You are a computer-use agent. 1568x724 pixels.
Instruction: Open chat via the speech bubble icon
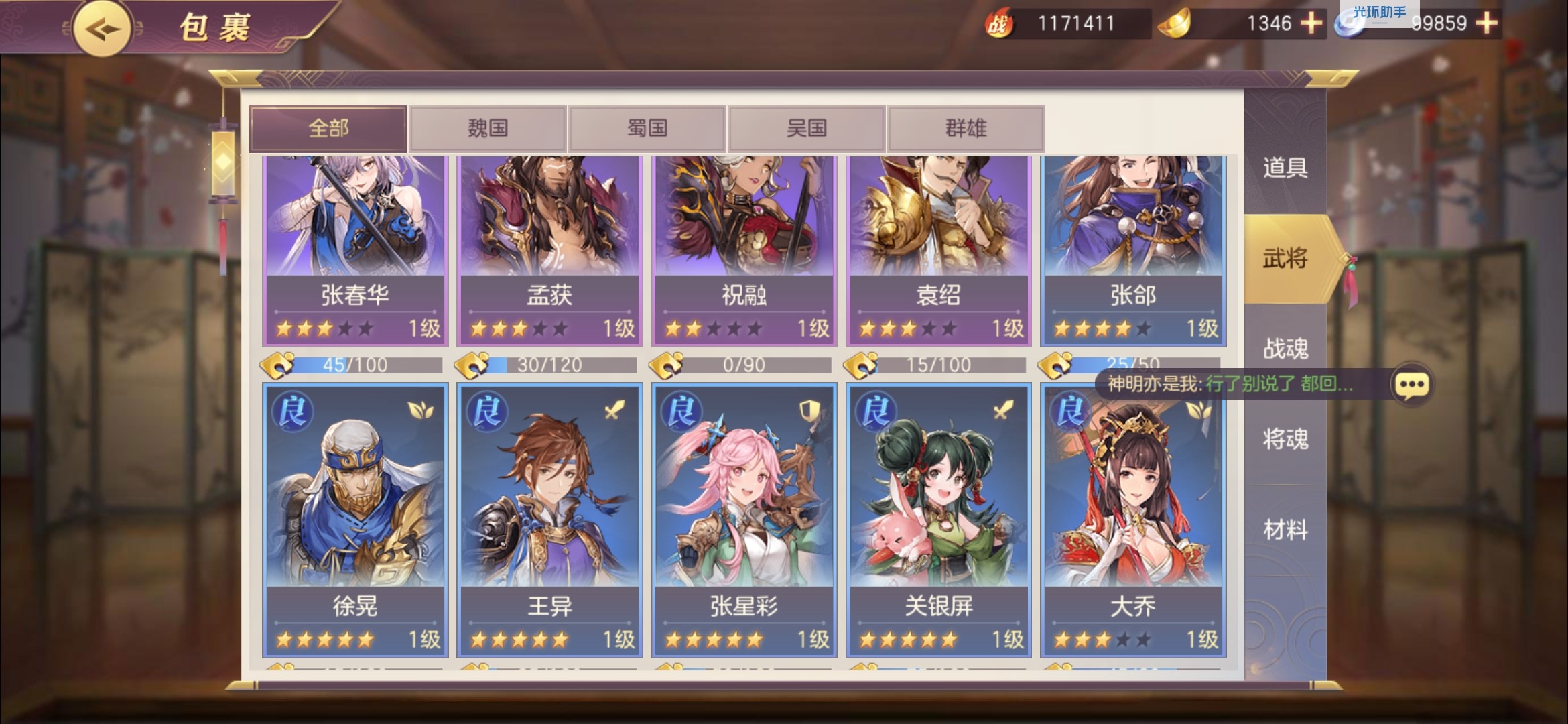(x=1412, y=385)
